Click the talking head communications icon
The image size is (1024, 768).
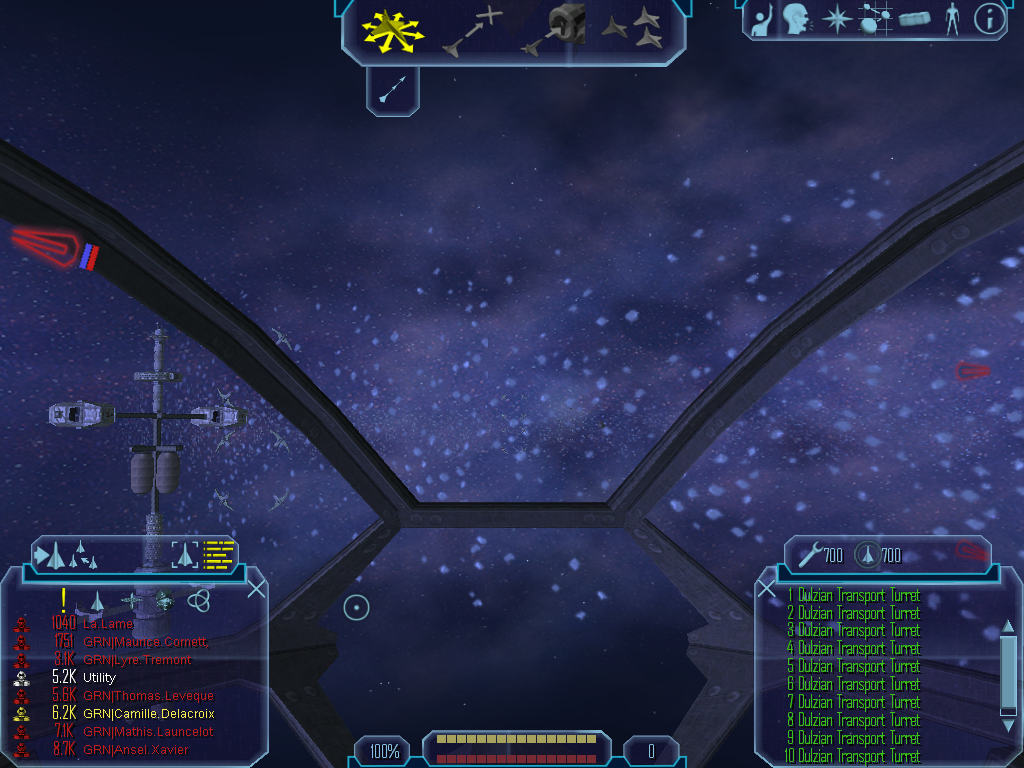796,19
